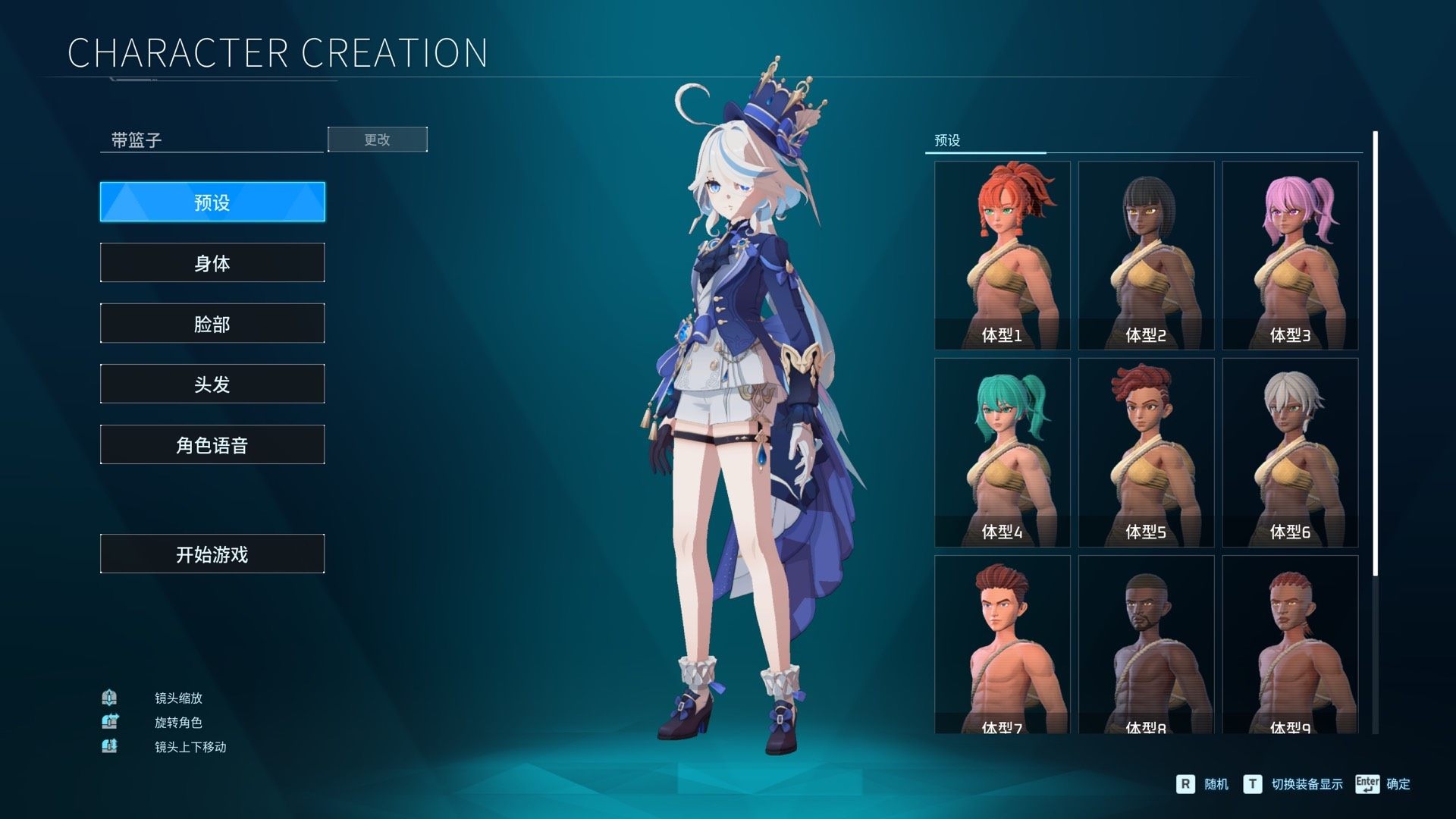1456x819 pixels.
Task: Choose preset 体型6 with white hair
Action: click(x=1290, y=452)
